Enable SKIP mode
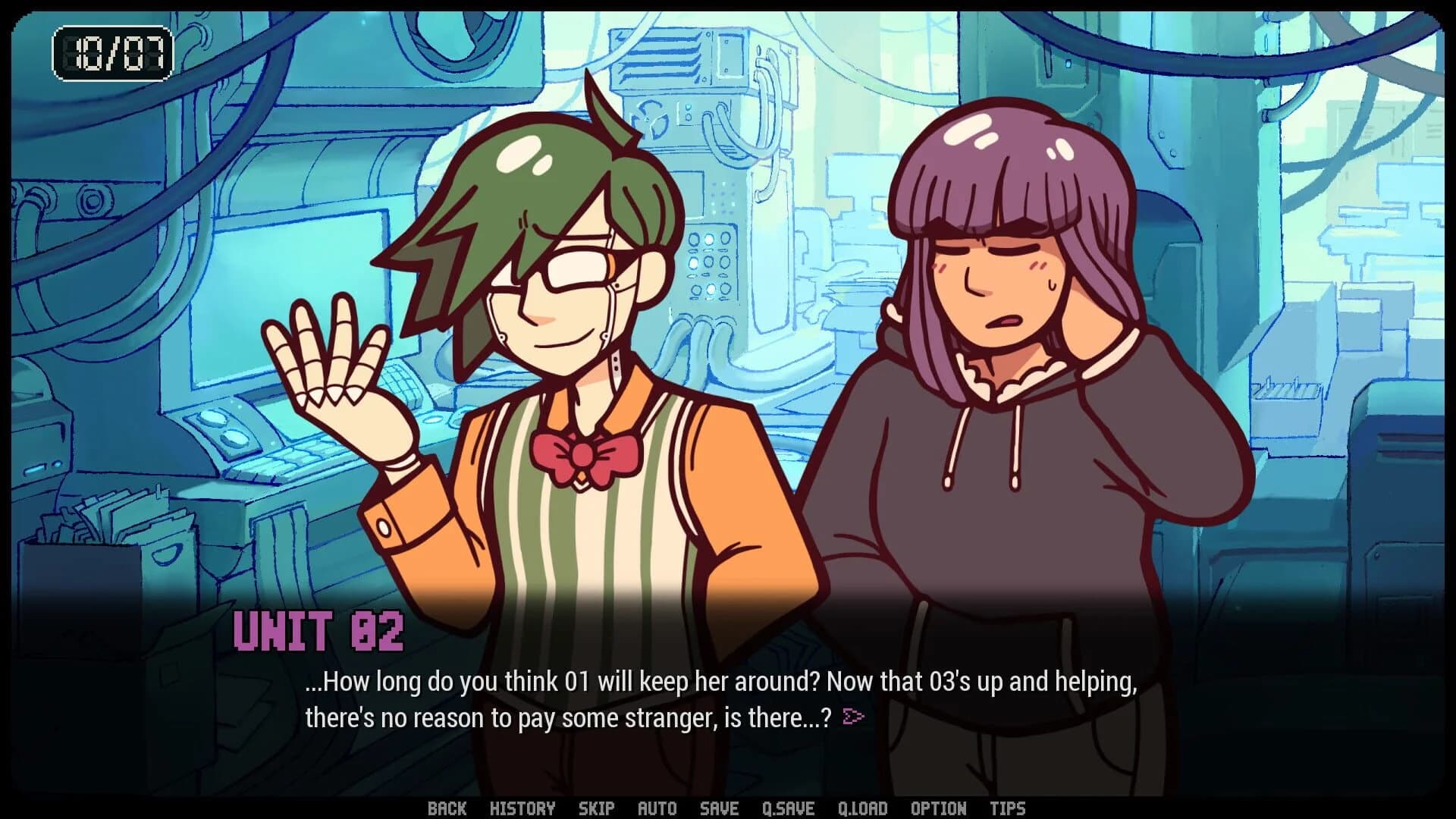The width and height of the screenshot is (1456, 819). click(x=596, y=808)
